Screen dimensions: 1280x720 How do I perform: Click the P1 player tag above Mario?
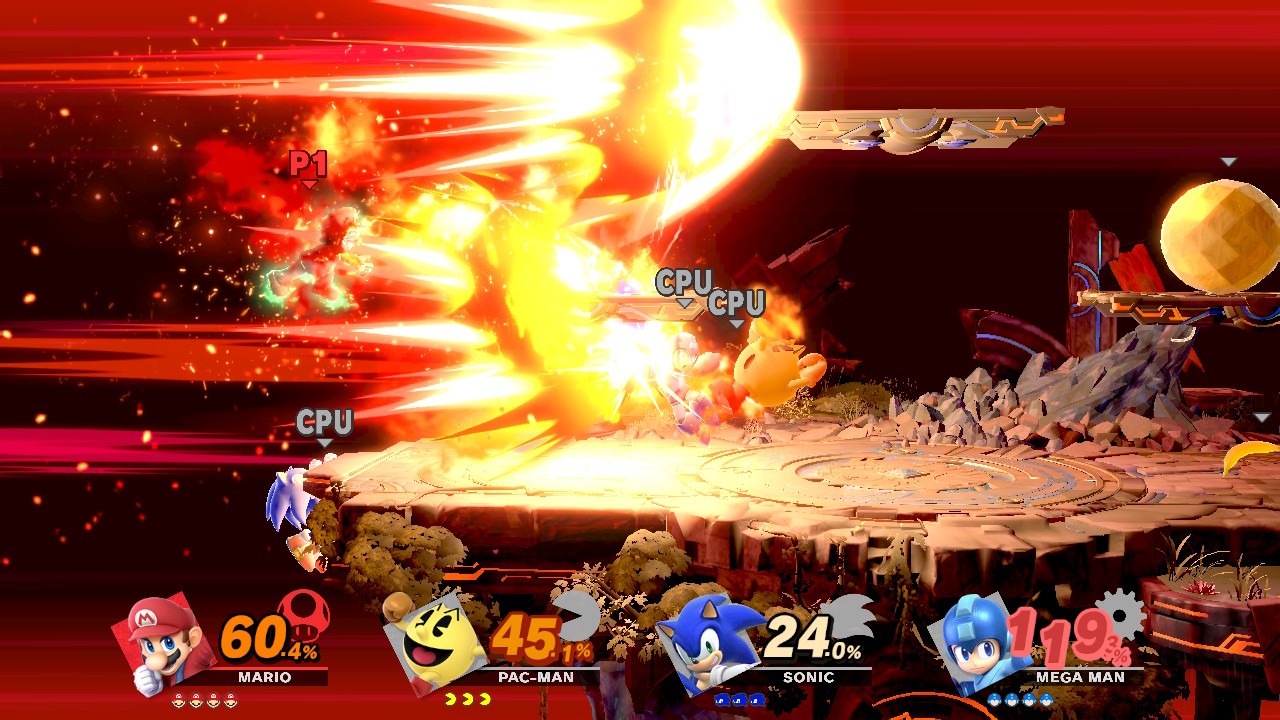point(310,160)
